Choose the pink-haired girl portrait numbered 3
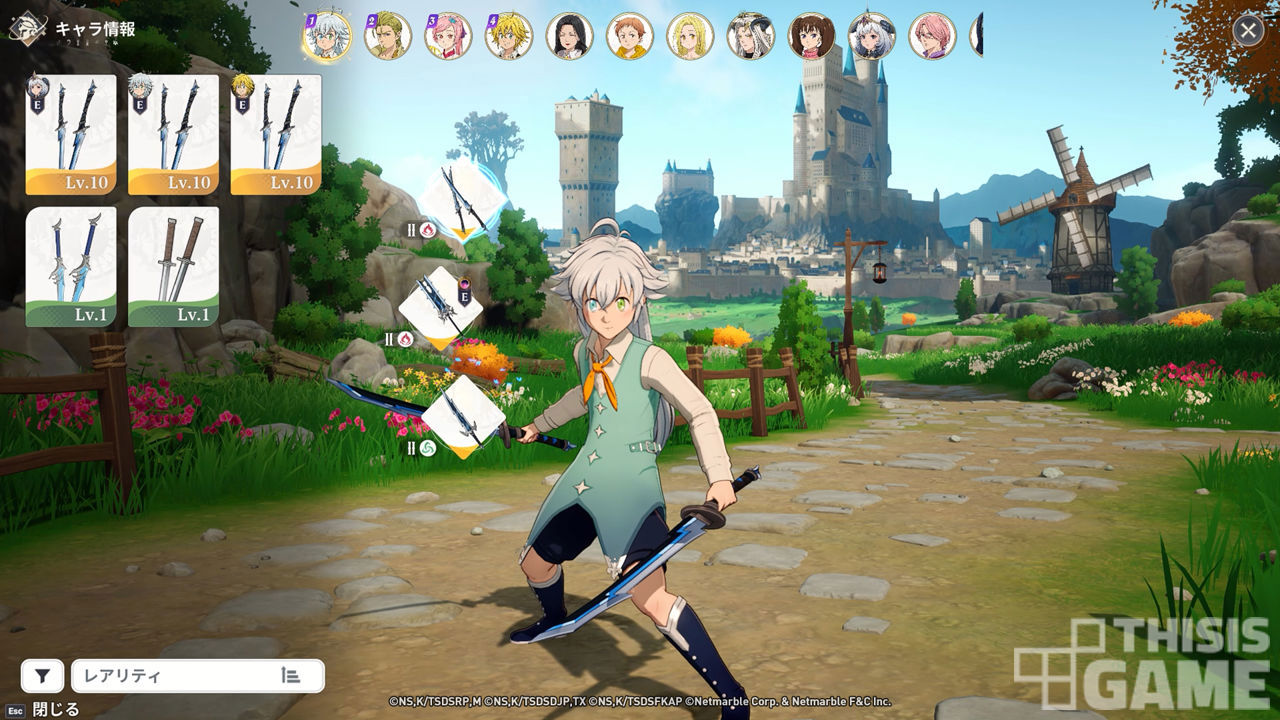Viewport: 1280px width, 720px height. [448, 36]
